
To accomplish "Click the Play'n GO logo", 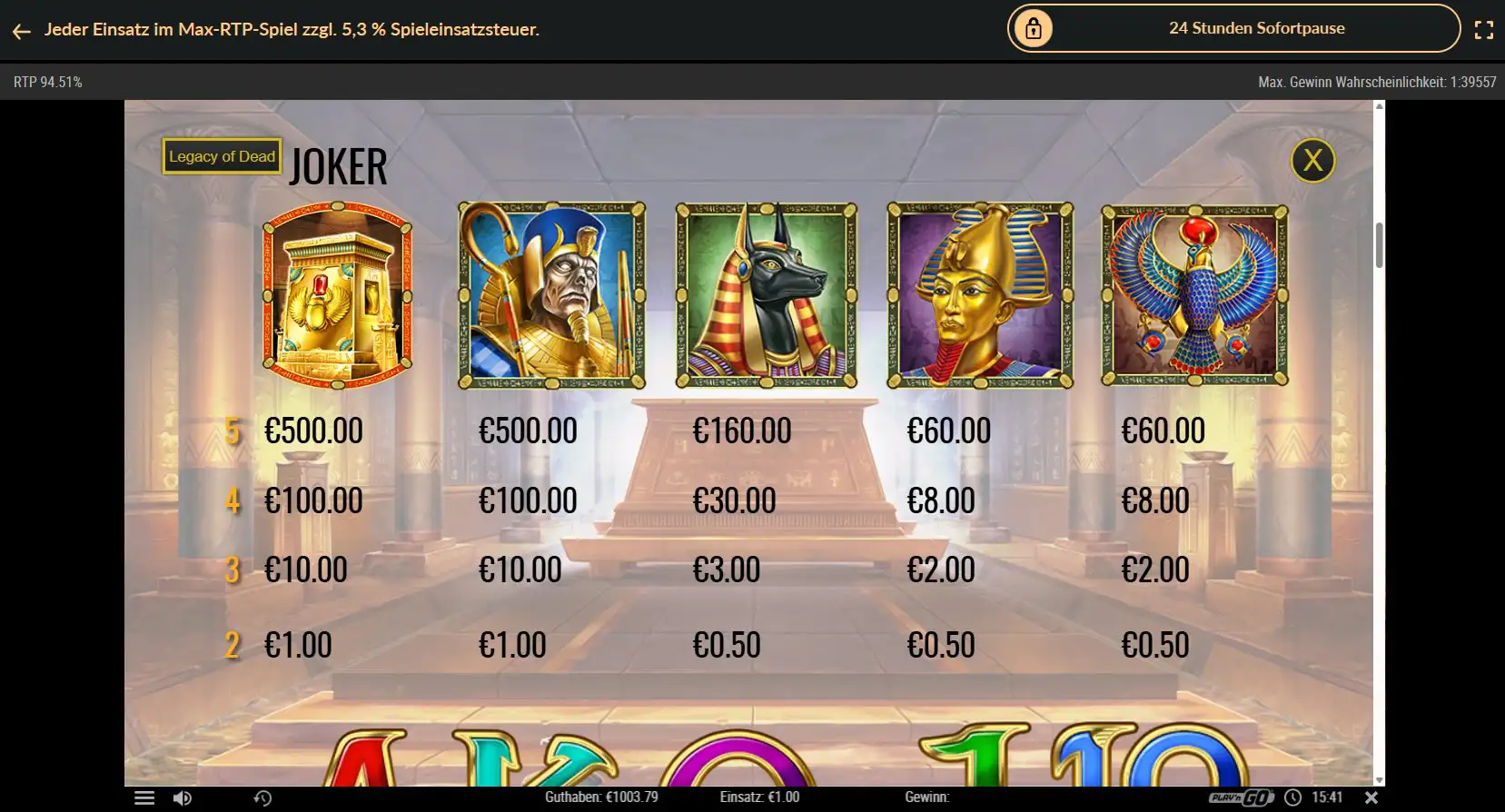I will 1241,797.
